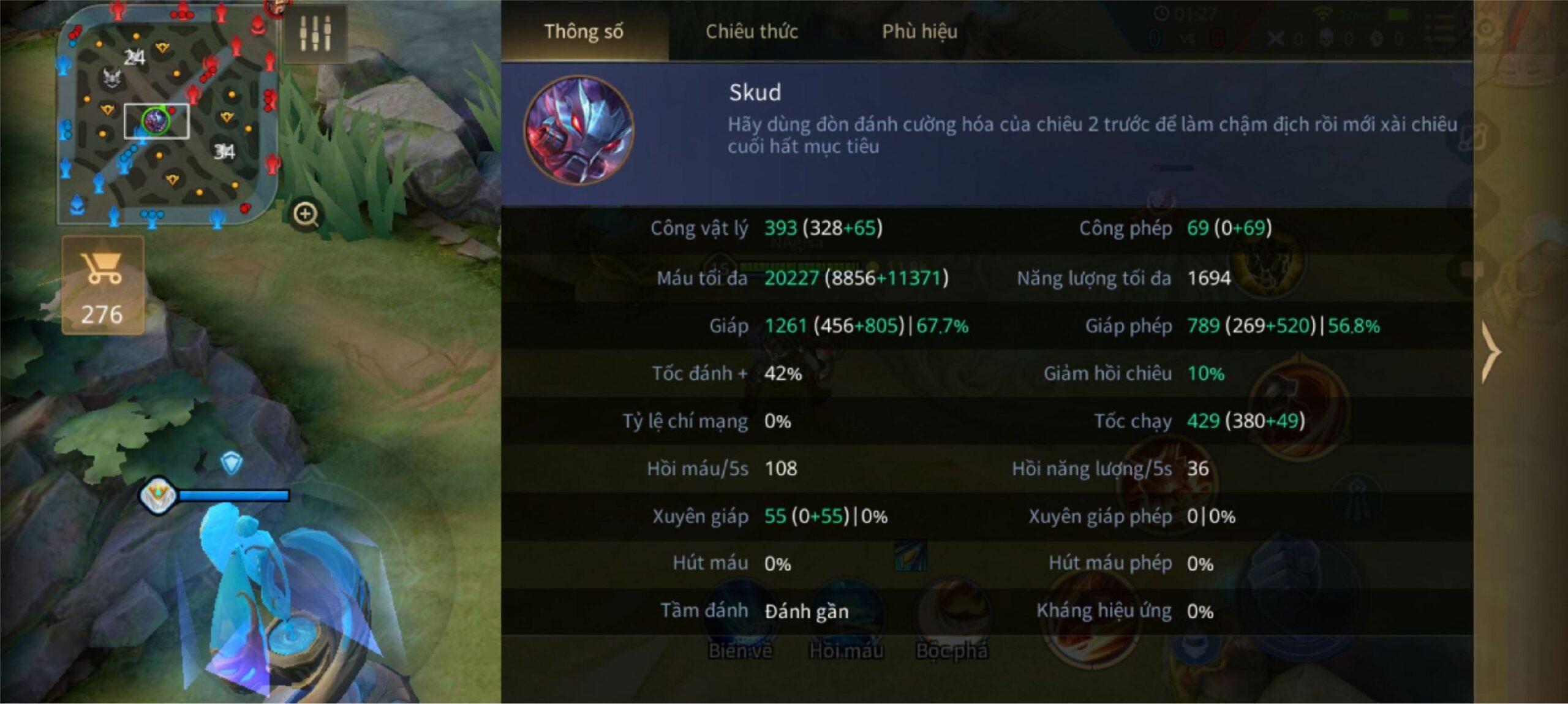Open the scoreboard bars icon next to minimap
Image resolution: width=1568 pixels, height=704 pixels.
pyautogui.click(x=315, y=33)
